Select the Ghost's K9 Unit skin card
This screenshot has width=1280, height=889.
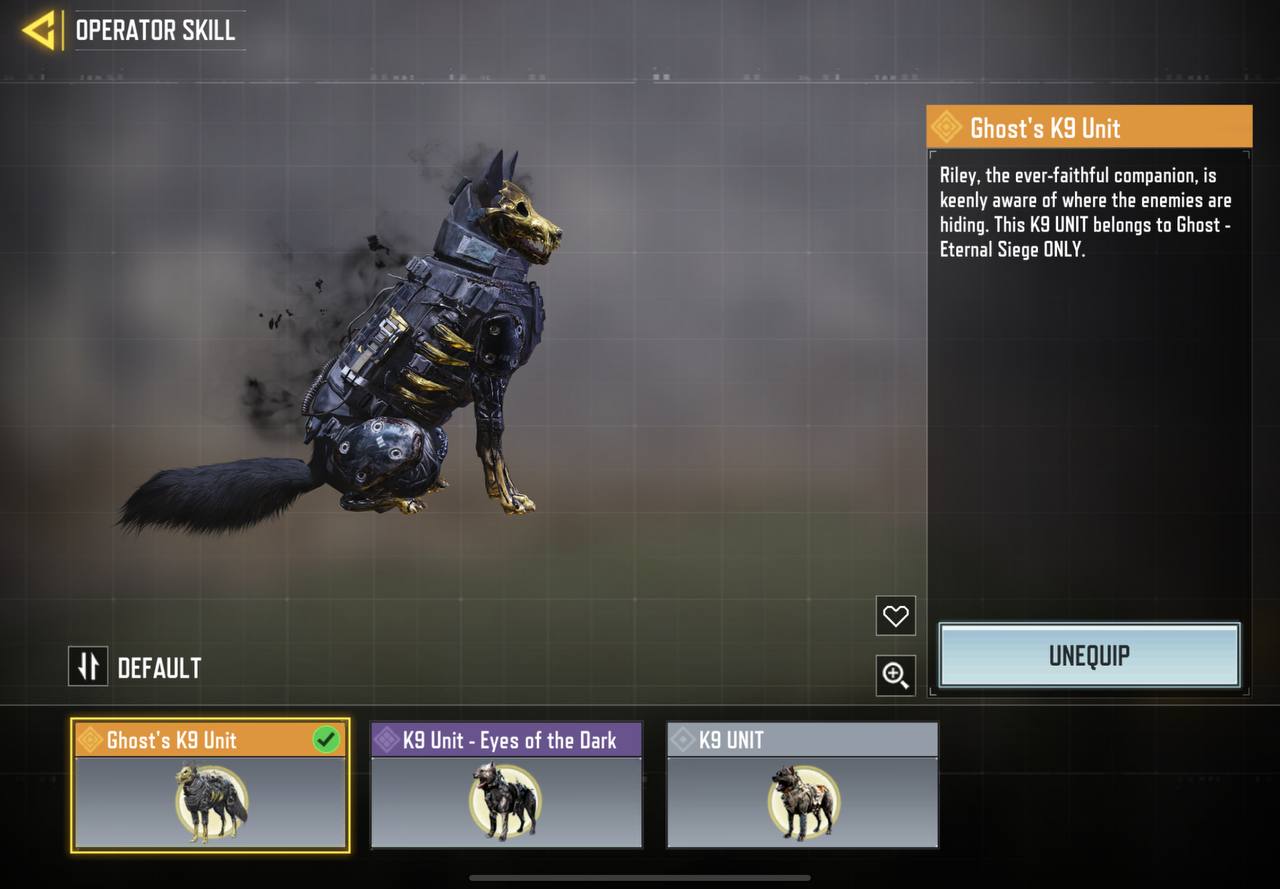[x=210, y=786]
